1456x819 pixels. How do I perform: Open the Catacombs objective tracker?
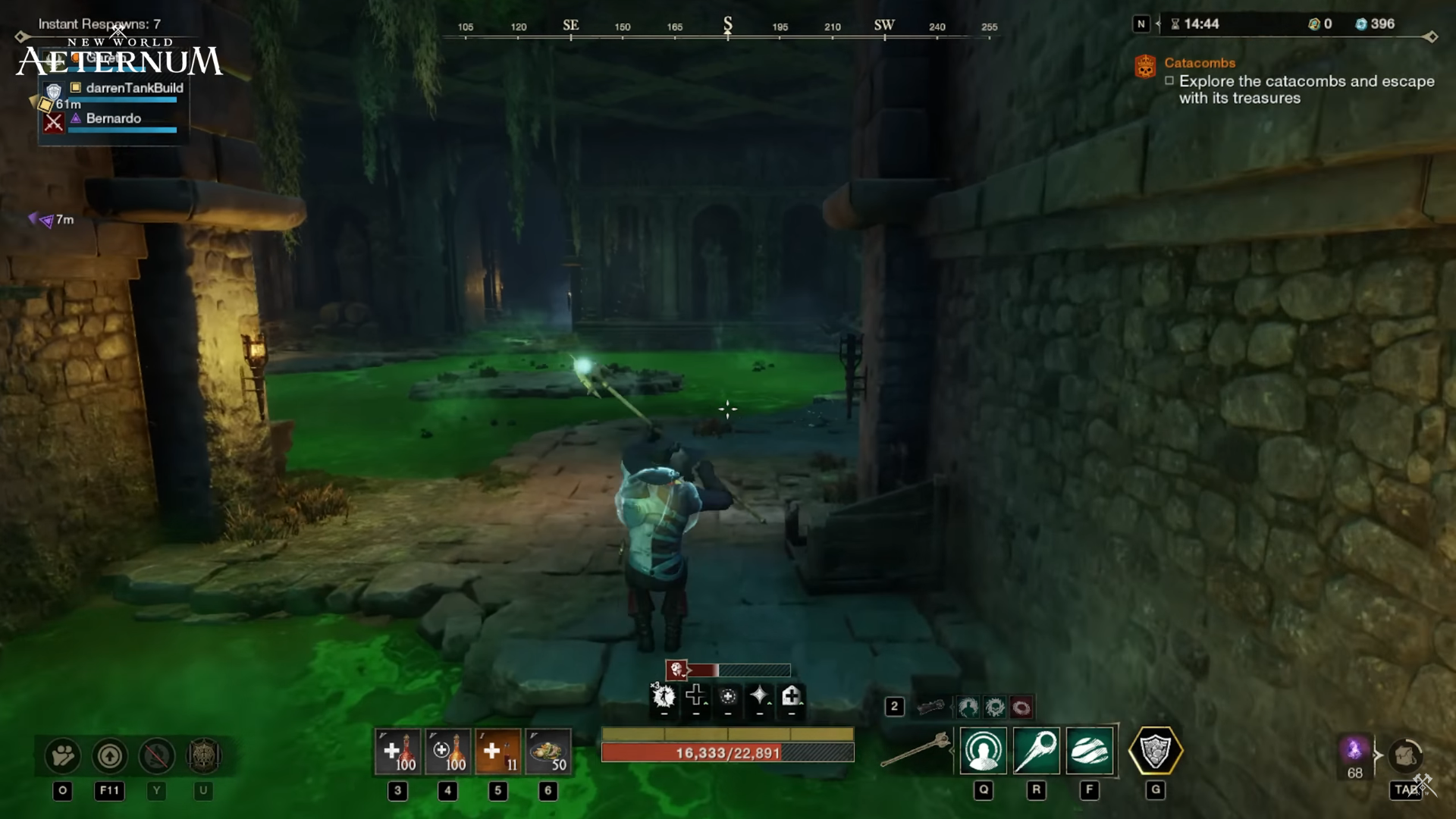coord(1200,63)
